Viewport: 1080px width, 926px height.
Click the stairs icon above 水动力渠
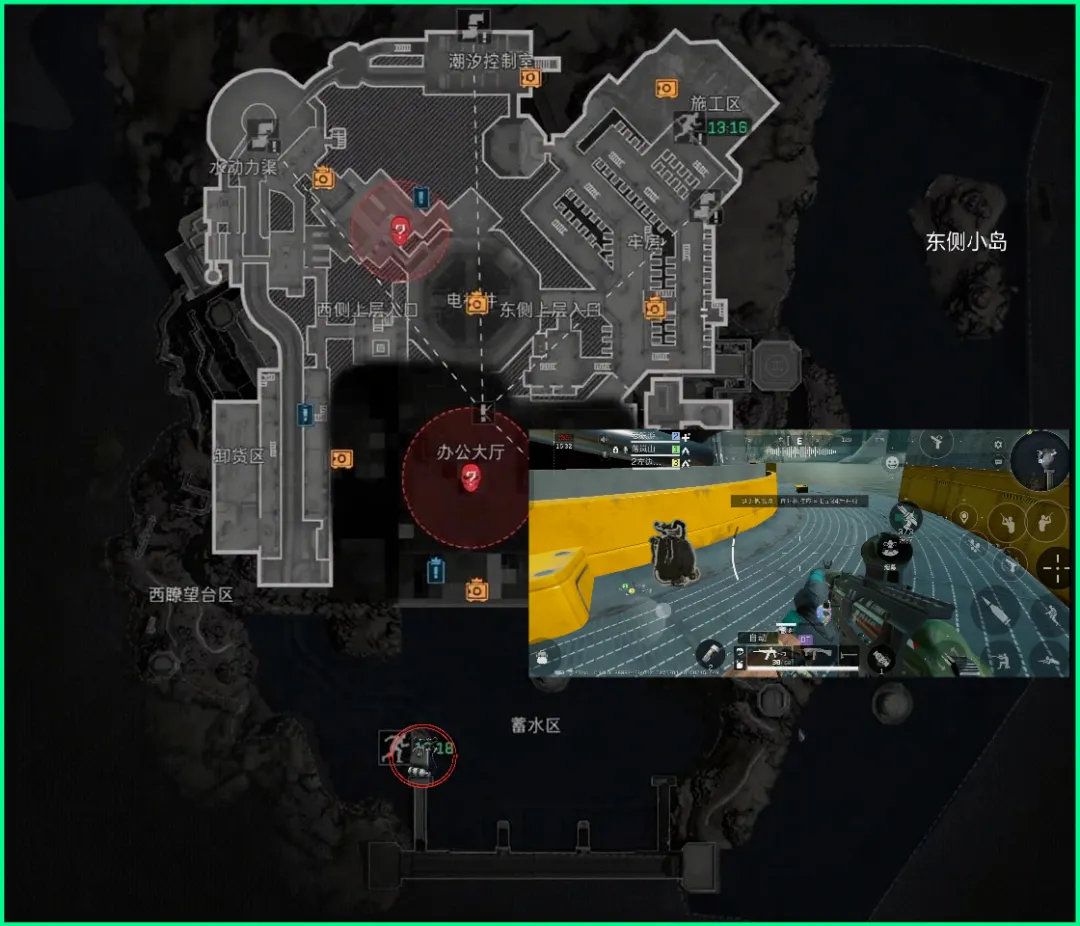(263, 130)
